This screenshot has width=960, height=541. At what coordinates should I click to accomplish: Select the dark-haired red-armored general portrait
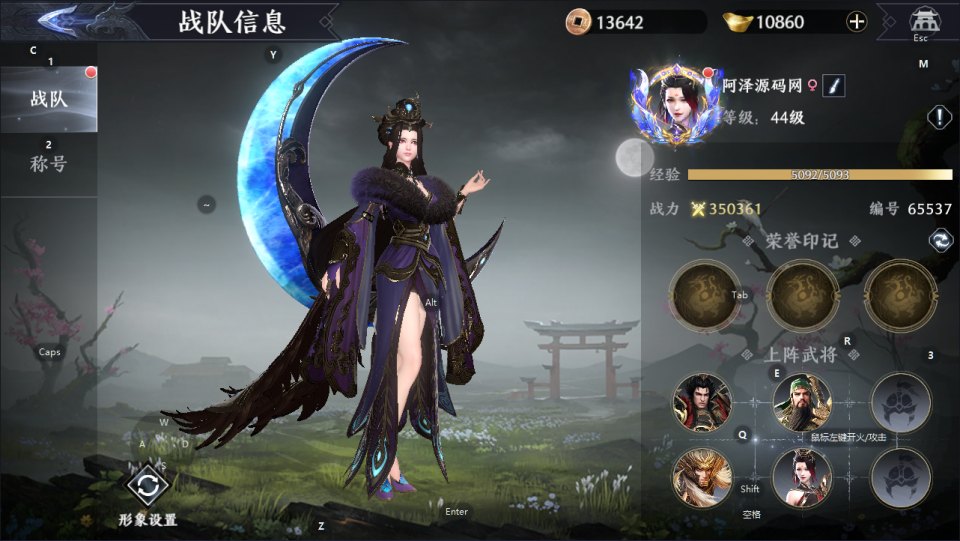click(702, 401)
